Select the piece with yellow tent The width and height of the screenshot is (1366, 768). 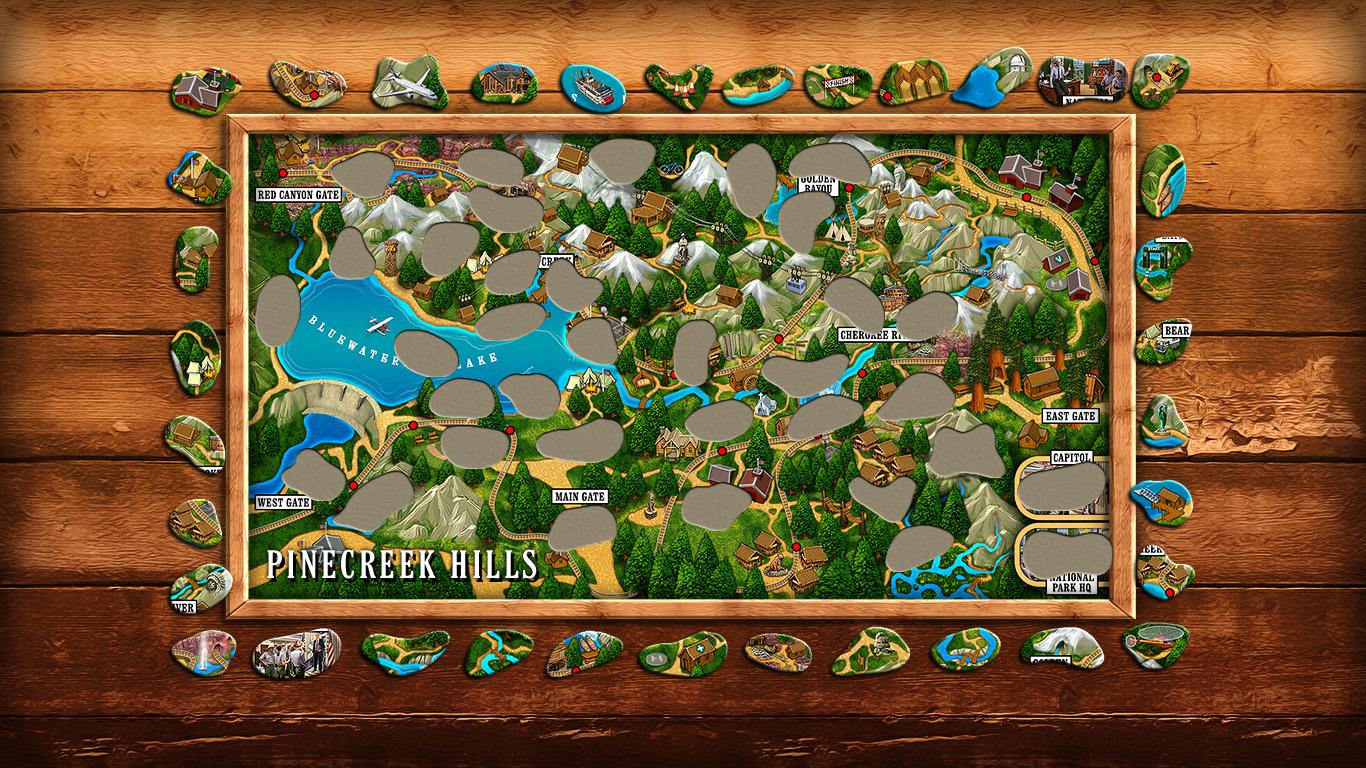point(194,357)
